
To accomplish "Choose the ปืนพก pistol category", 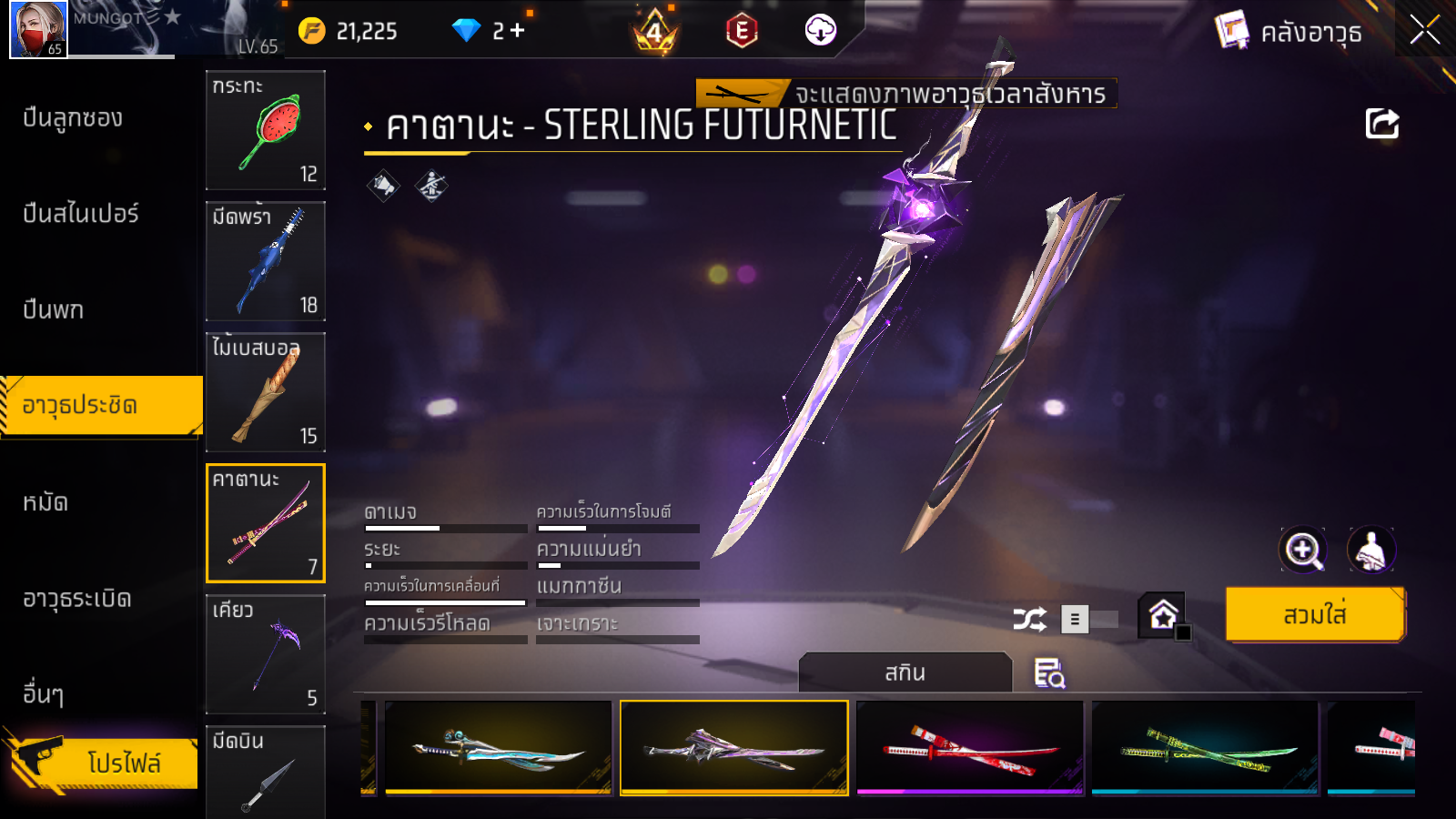I will (54, 310).
